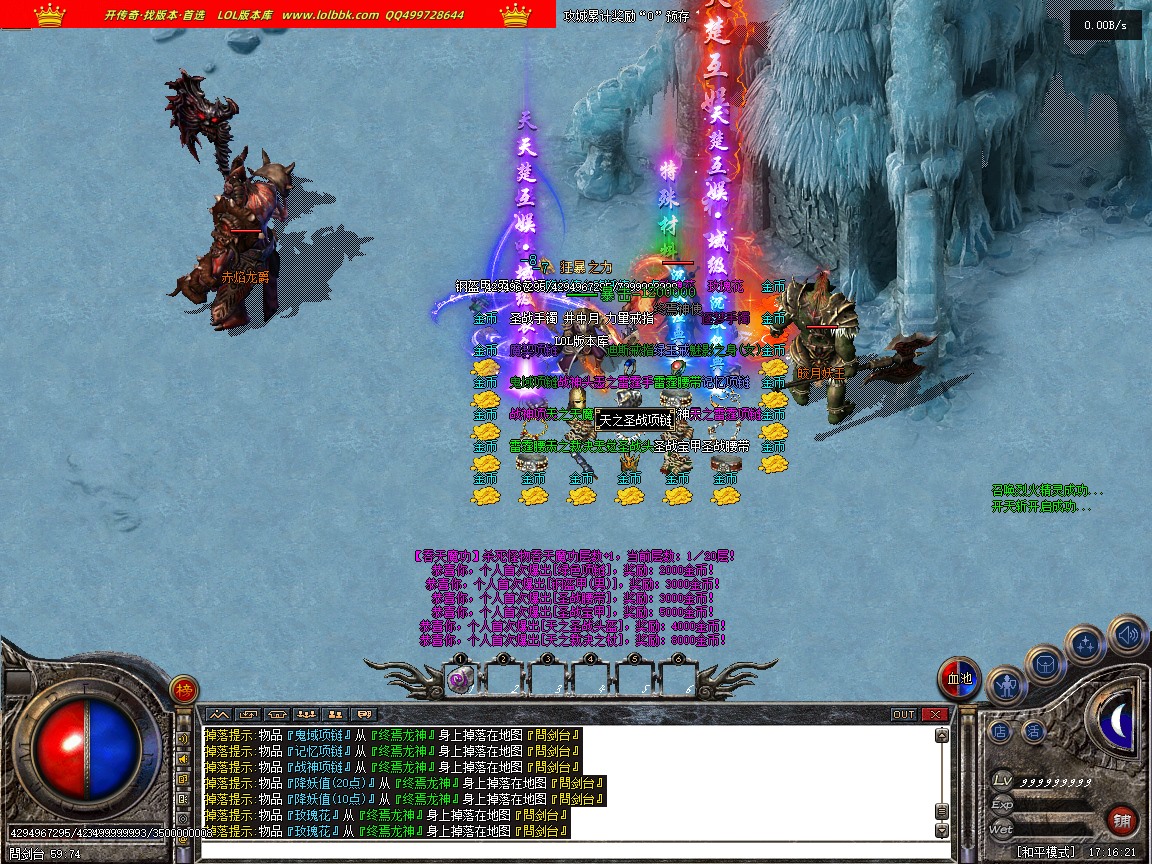Screen dimensions: 1152x864
Task: Open the red 铺 store button
Action: pos(1122,821)
